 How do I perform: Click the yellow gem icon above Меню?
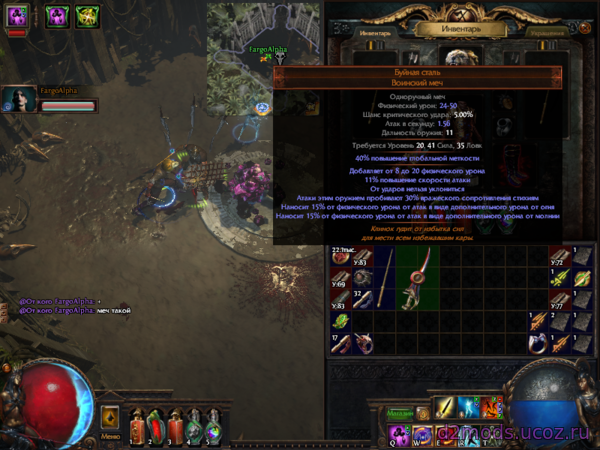tap(110, 416)
